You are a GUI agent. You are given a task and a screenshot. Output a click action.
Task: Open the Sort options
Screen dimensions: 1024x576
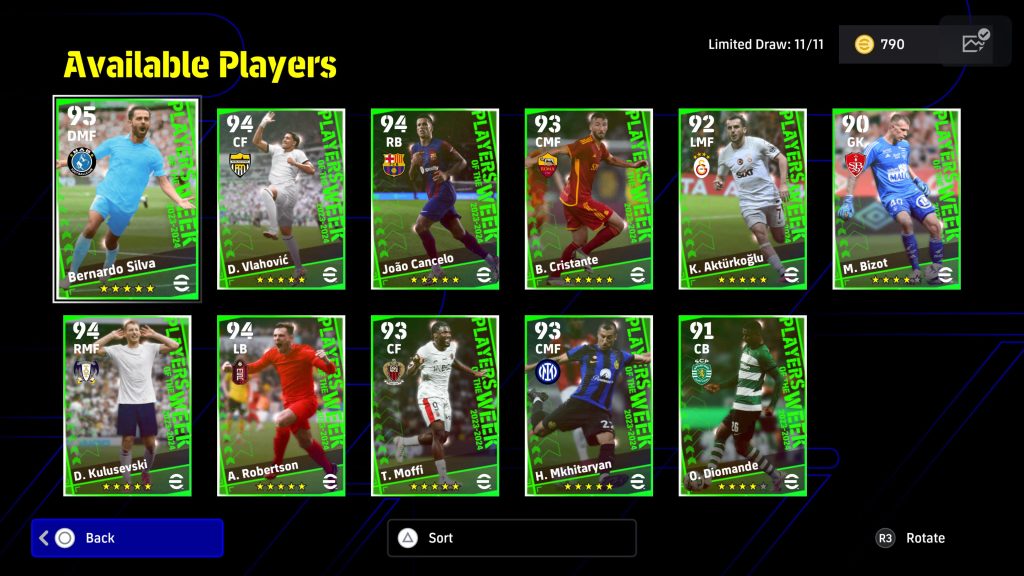click(x=511, y=538)
